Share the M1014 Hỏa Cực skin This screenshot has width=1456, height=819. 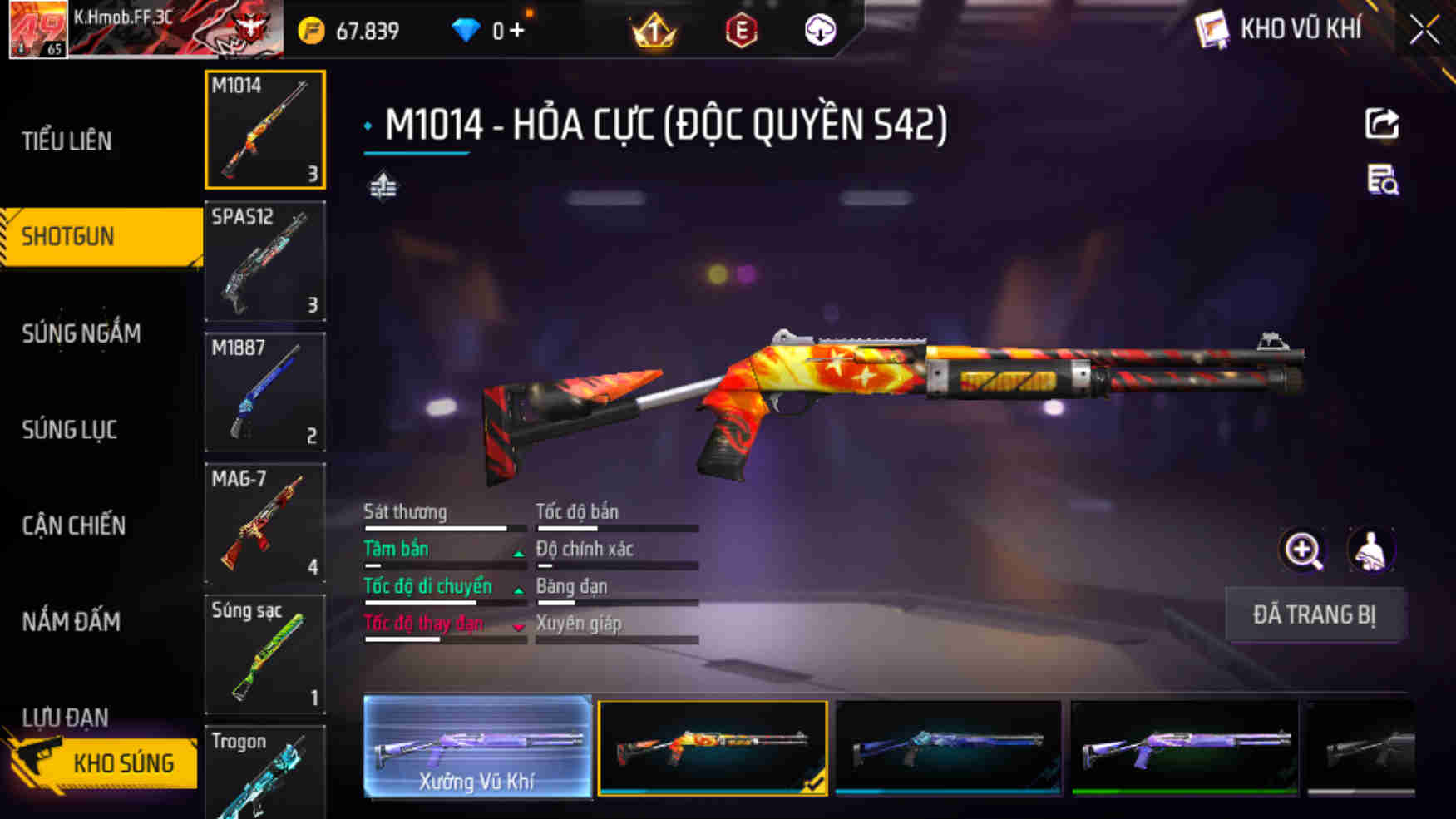coord(1381,125)
